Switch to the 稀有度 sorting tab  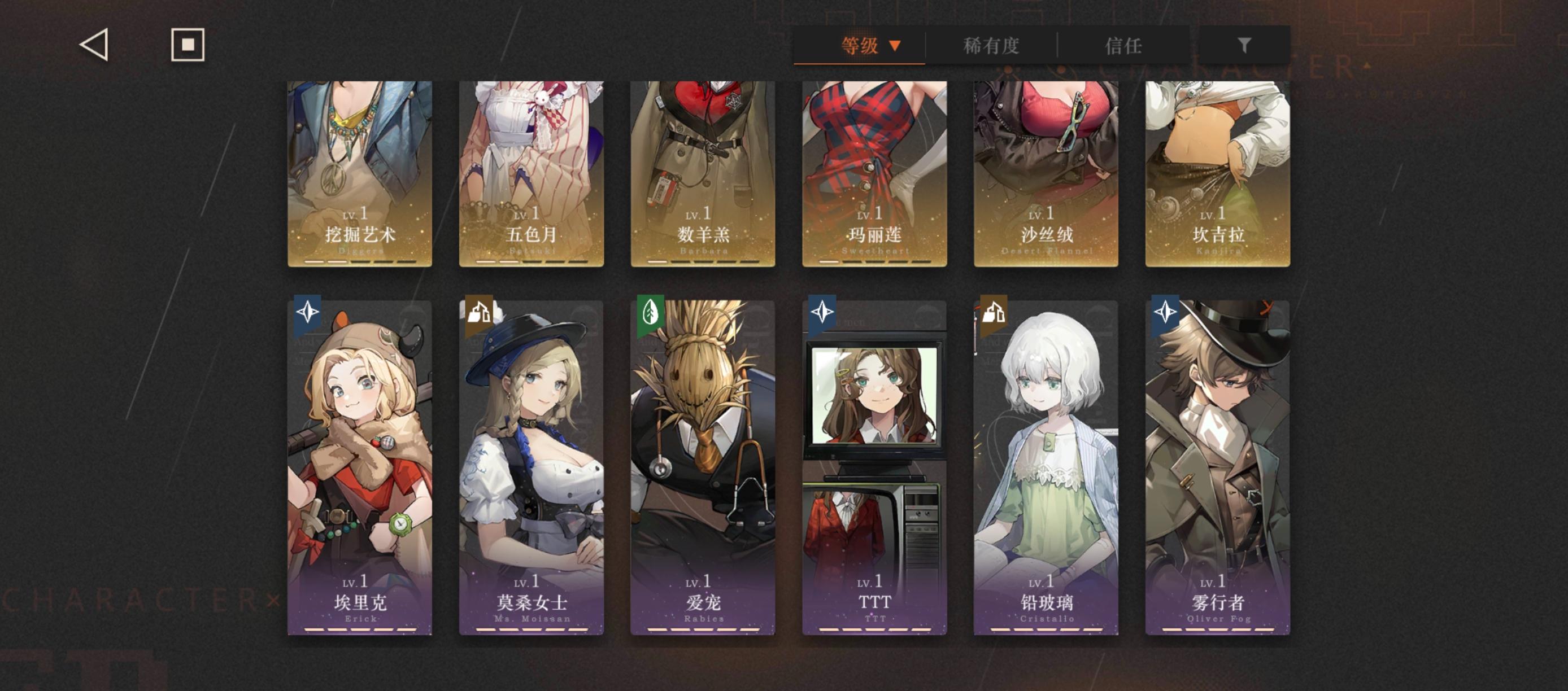point(991,46)
